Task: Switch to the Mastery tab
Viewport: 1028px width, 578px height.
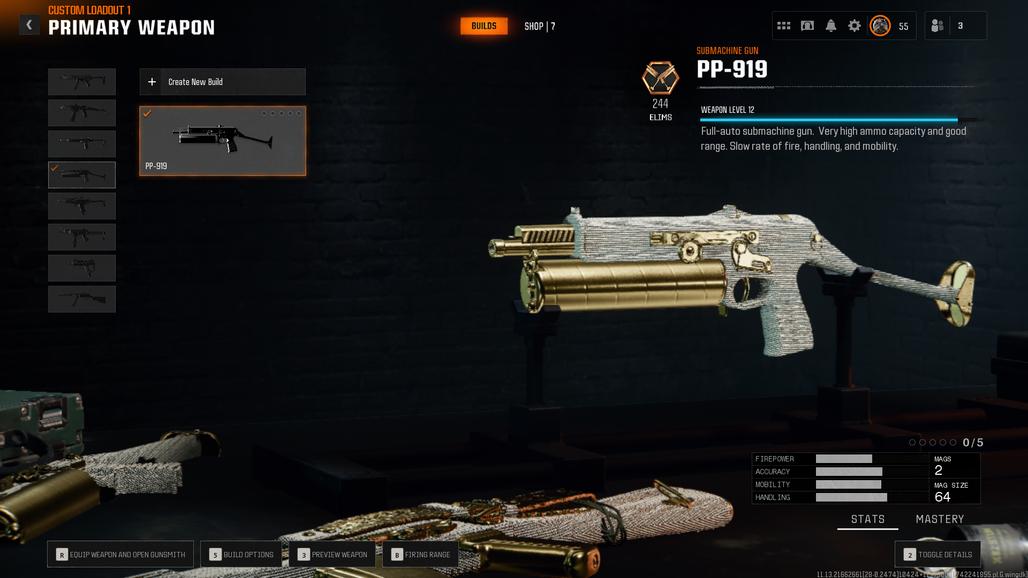Action: (x=939, y=519)
